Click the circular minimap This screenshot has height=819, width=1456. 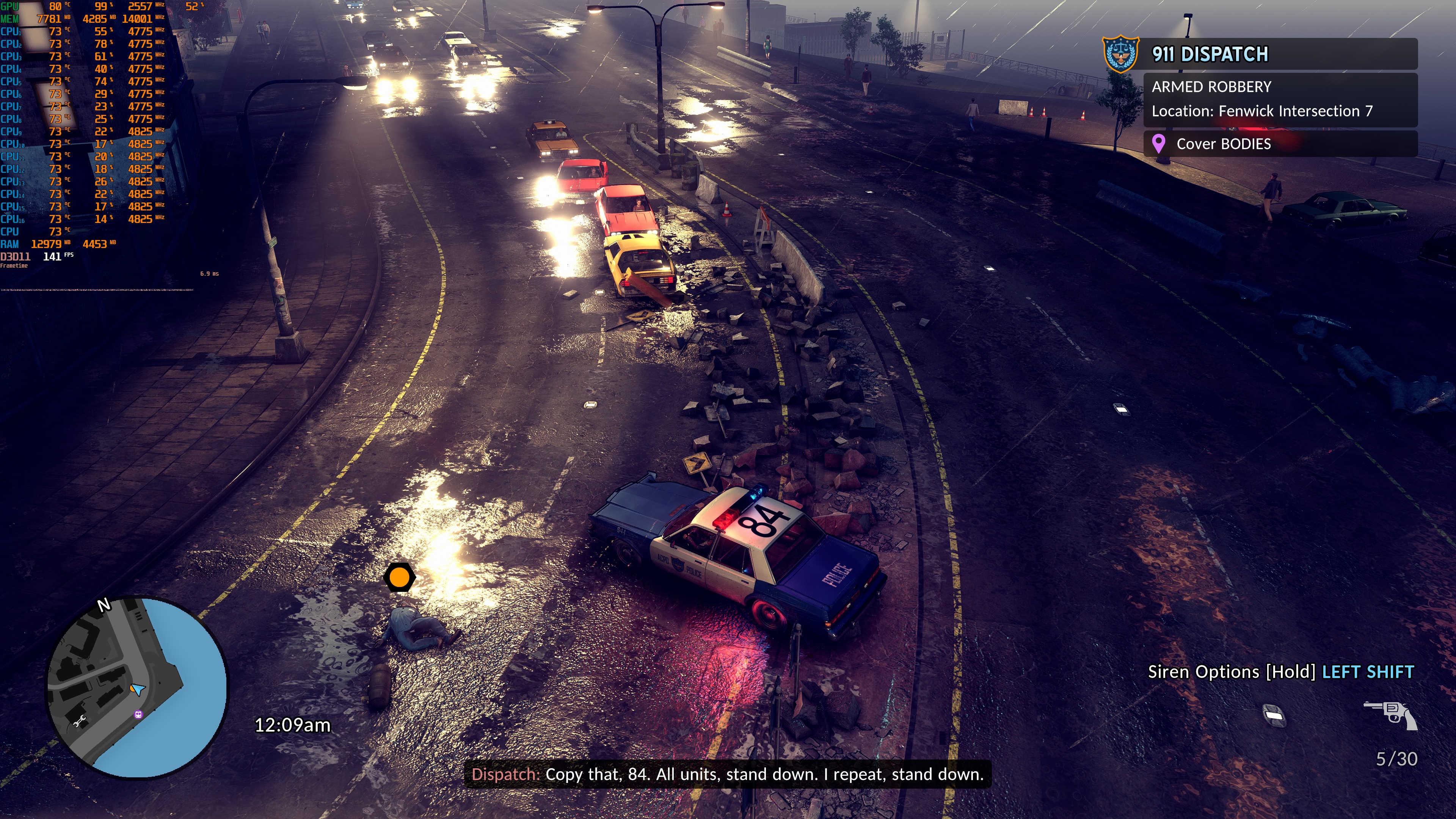137,687
